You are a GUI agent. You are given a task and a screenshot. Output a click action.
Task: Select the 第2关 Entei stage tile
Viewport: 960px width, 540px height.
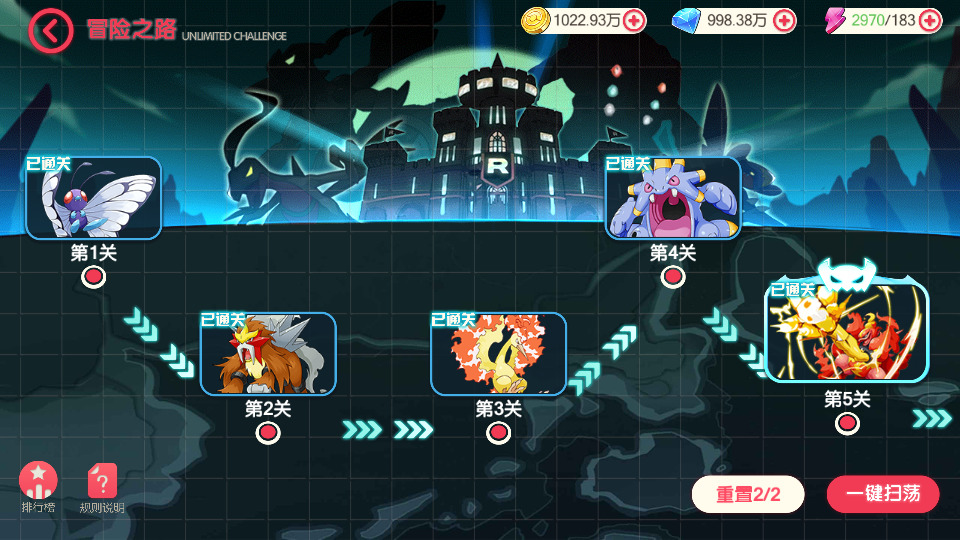268,354
